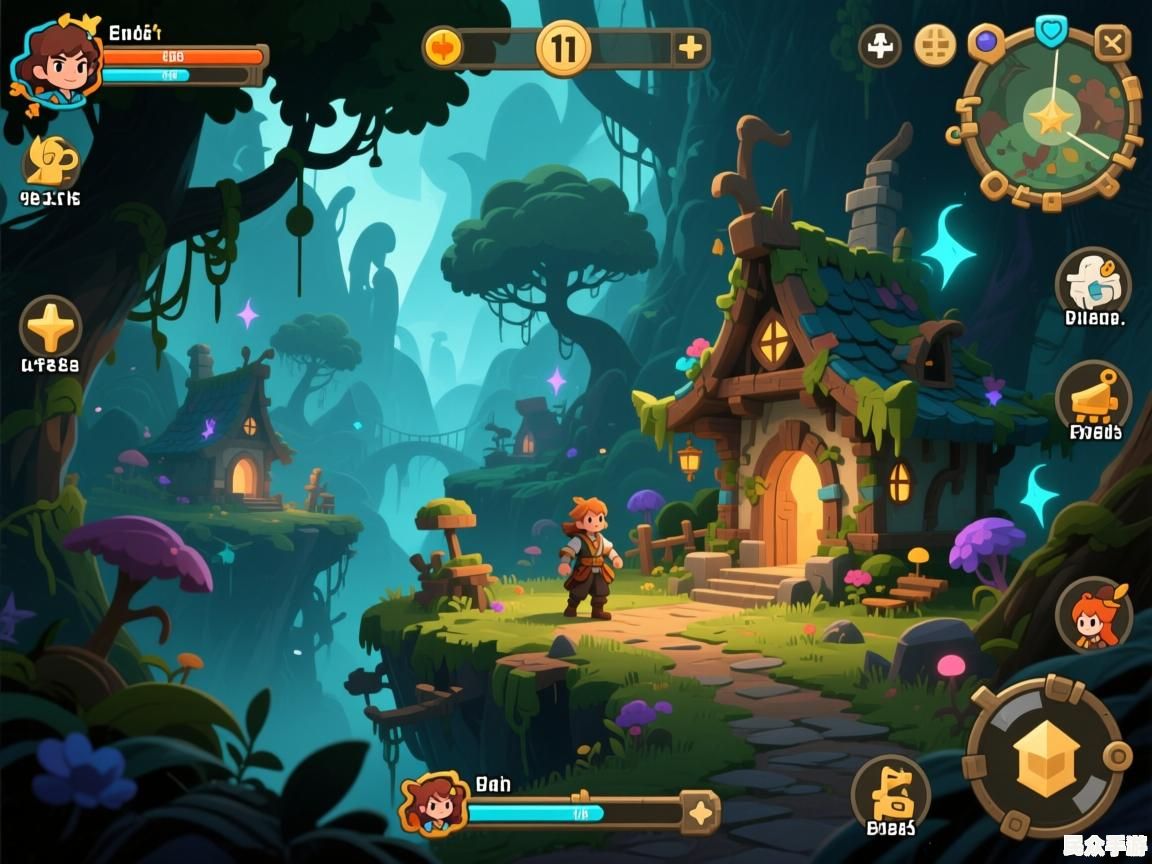Screen dimensions: 1152x864
Task: Open the white scroll icon button
Action: coord(1093,283)
